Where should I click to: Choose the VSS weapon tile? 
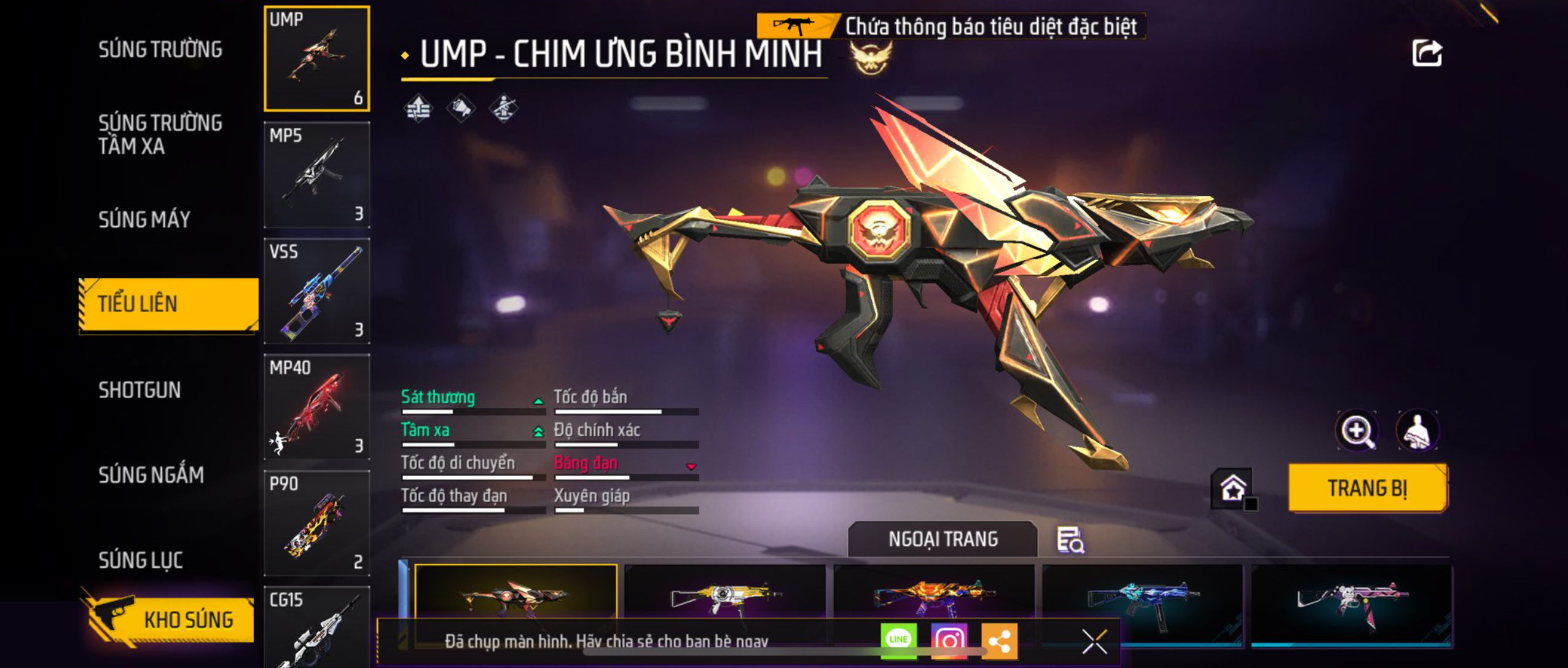[317, 291]
